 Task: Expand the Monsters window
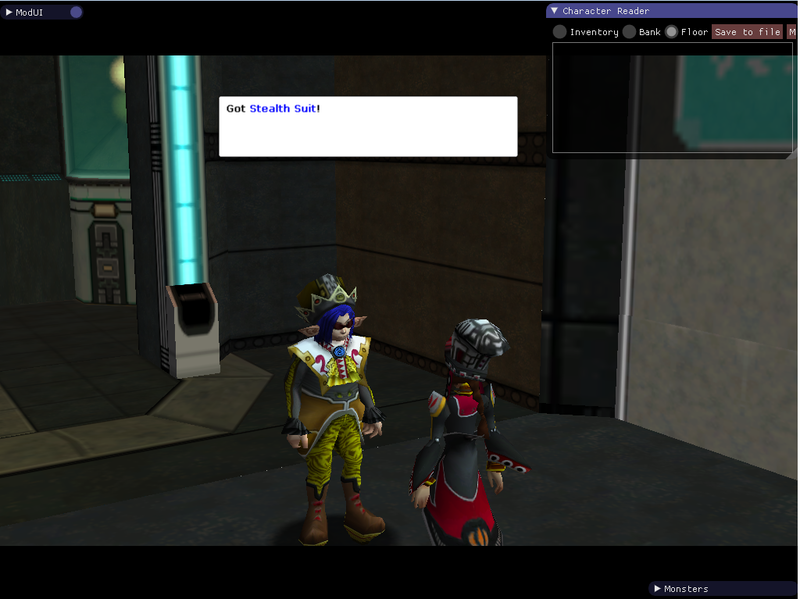[656, 589]
